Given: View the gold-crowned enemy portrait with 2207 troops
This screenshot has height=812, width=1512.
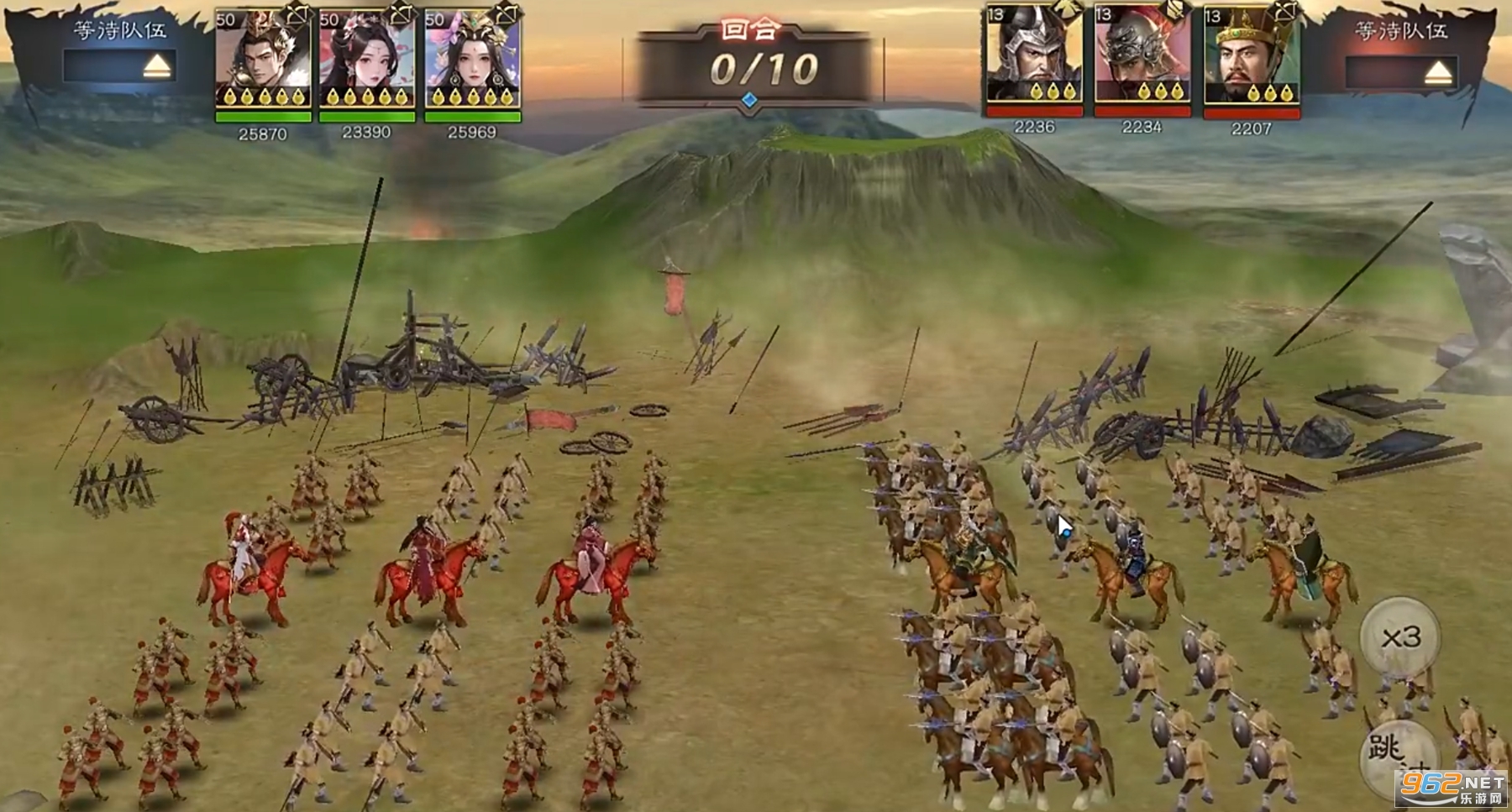Looking at the screenshot, I should click(x=1251, y=59).
